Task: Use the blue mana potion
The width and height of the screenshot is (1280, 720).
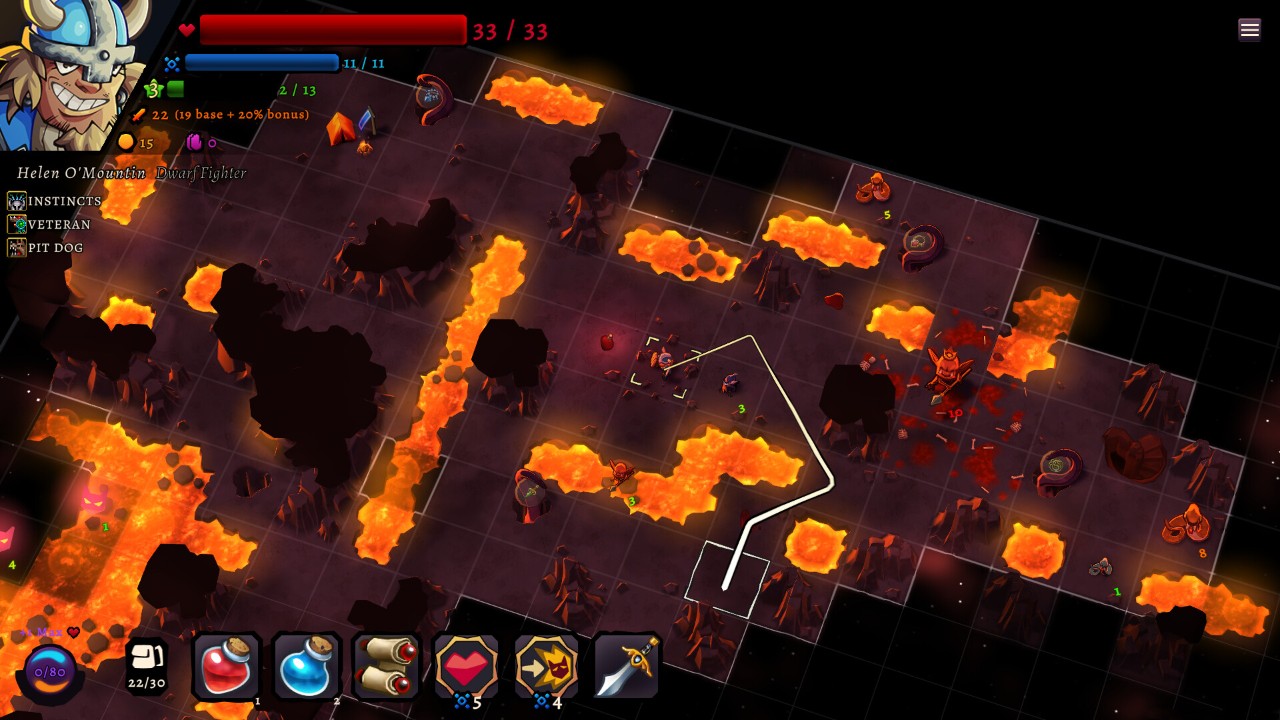Action: pyautogui.click(x=306, y=667)
